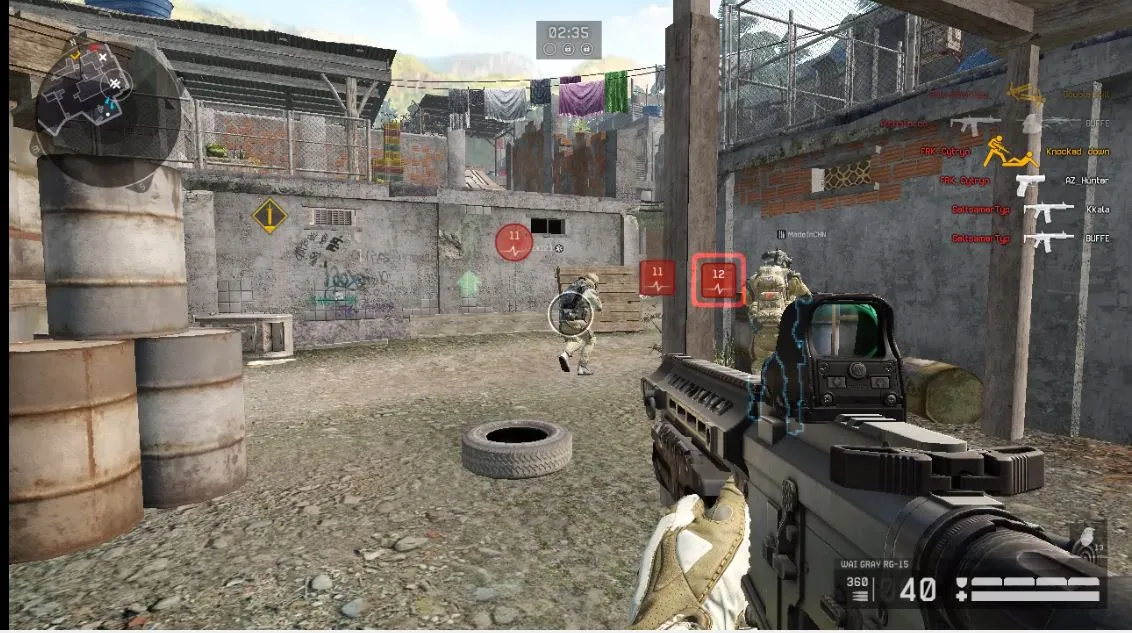1132x633 pixels.
Task: Select the yellow diamond objective marker
Action: [x=269, y=216]
